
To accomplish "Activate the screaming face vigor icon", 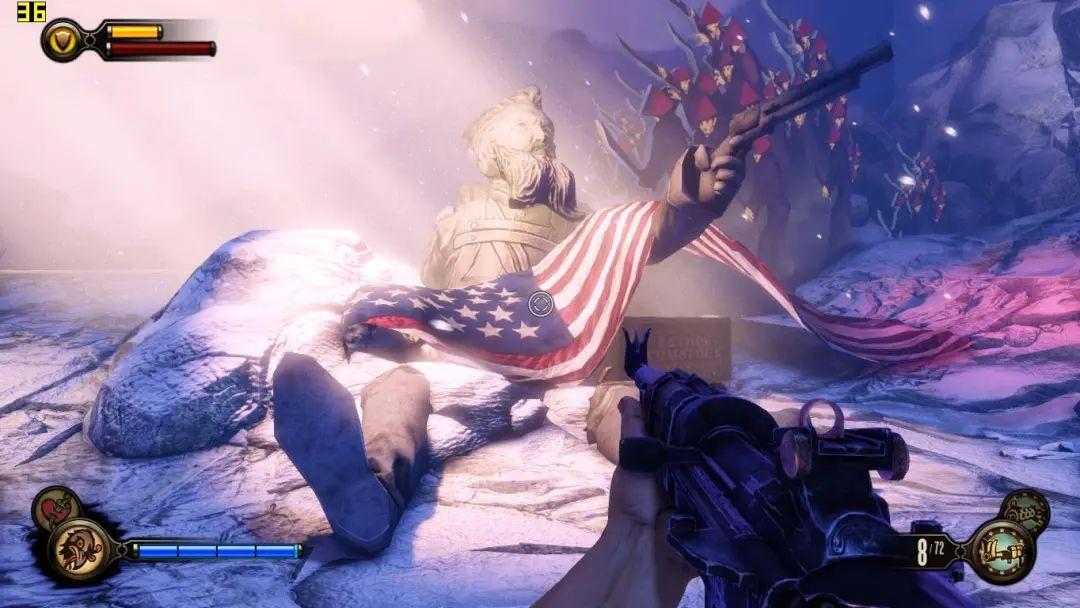I will [x=77, y=549].
